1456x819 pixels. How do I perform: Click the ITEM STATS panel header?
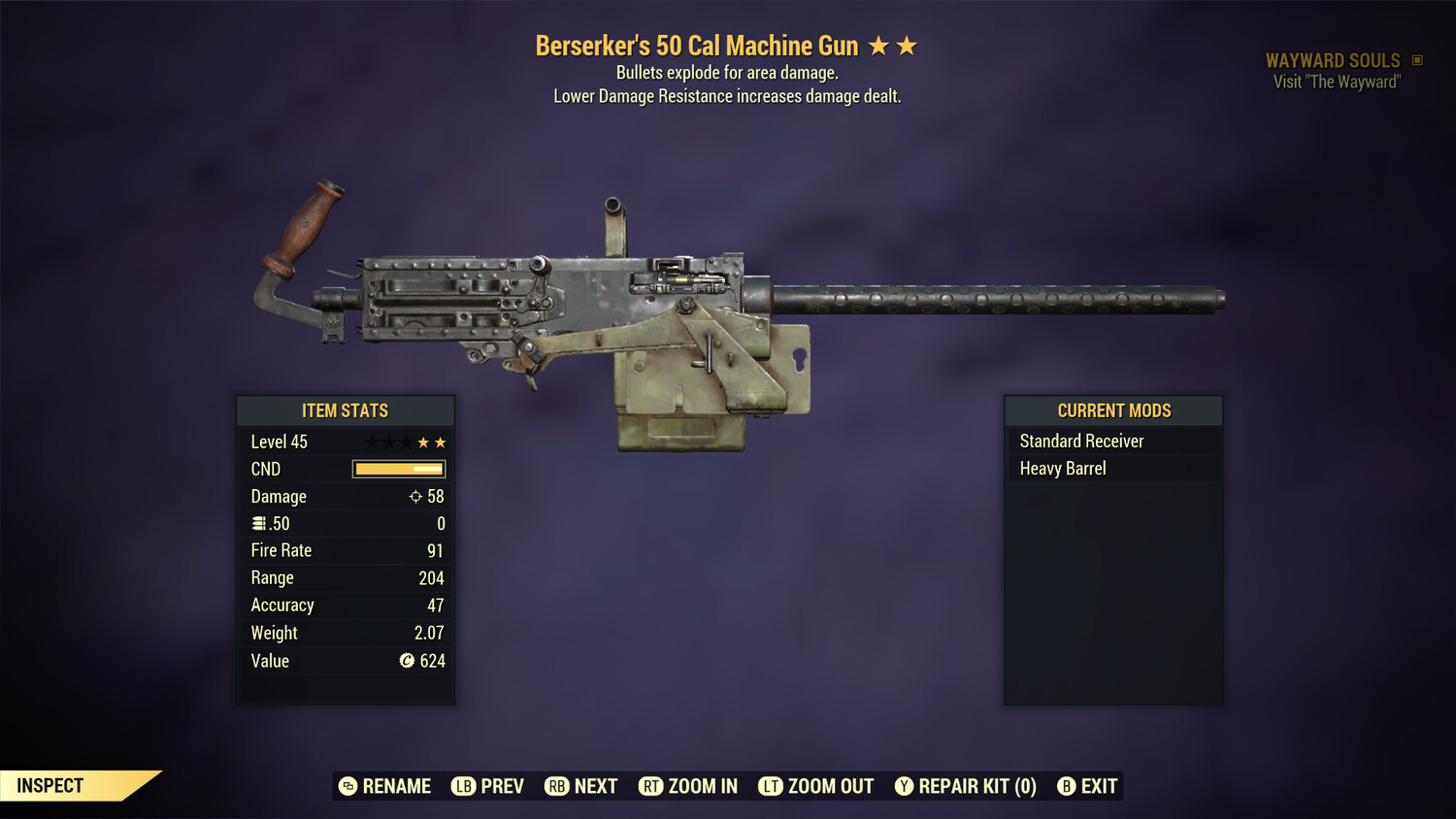346,410
